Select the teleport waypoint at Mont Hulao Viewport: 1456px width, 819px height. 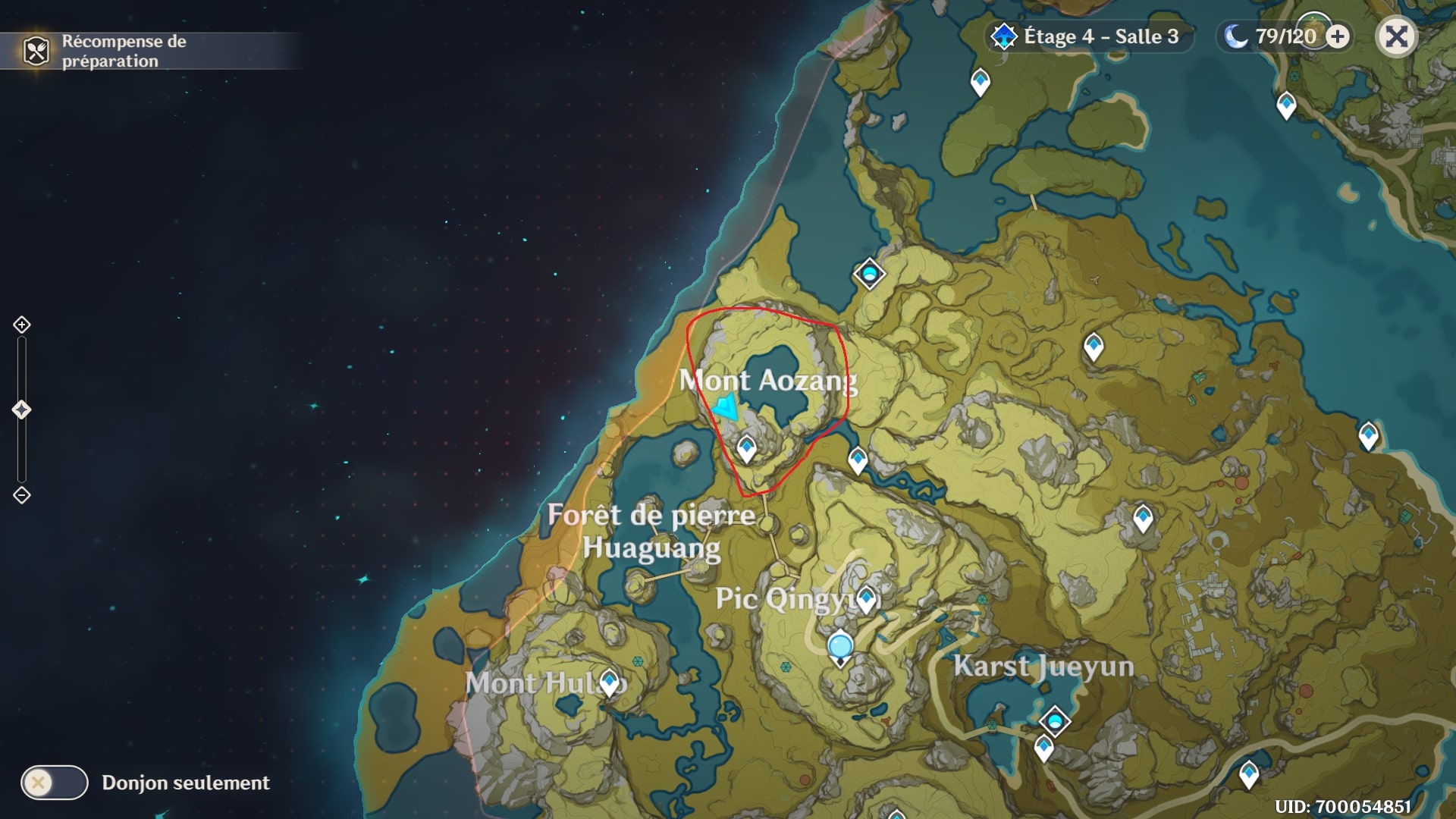point(609,681)
